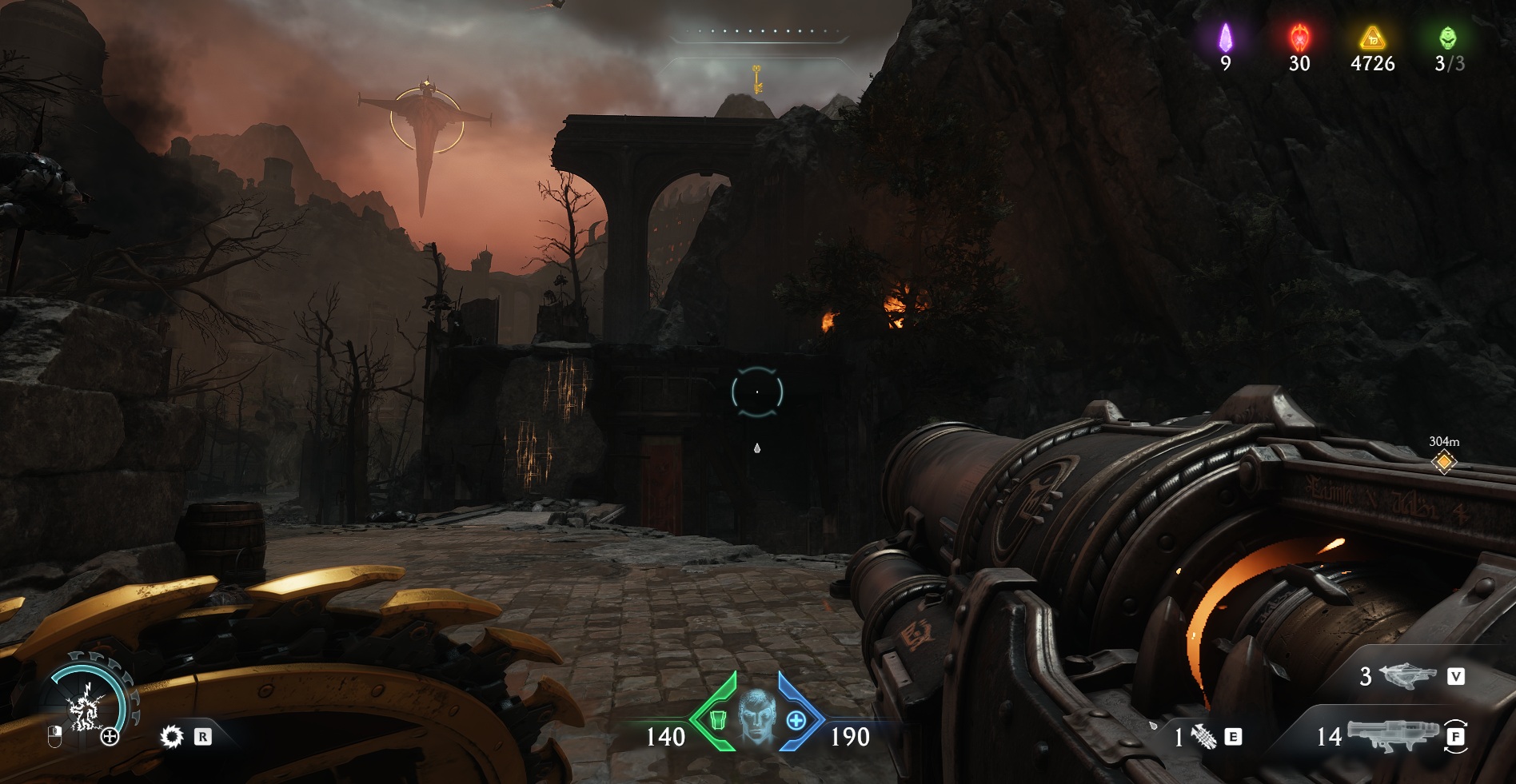Select the spiked melee weapon icon

click(1203, 737)
